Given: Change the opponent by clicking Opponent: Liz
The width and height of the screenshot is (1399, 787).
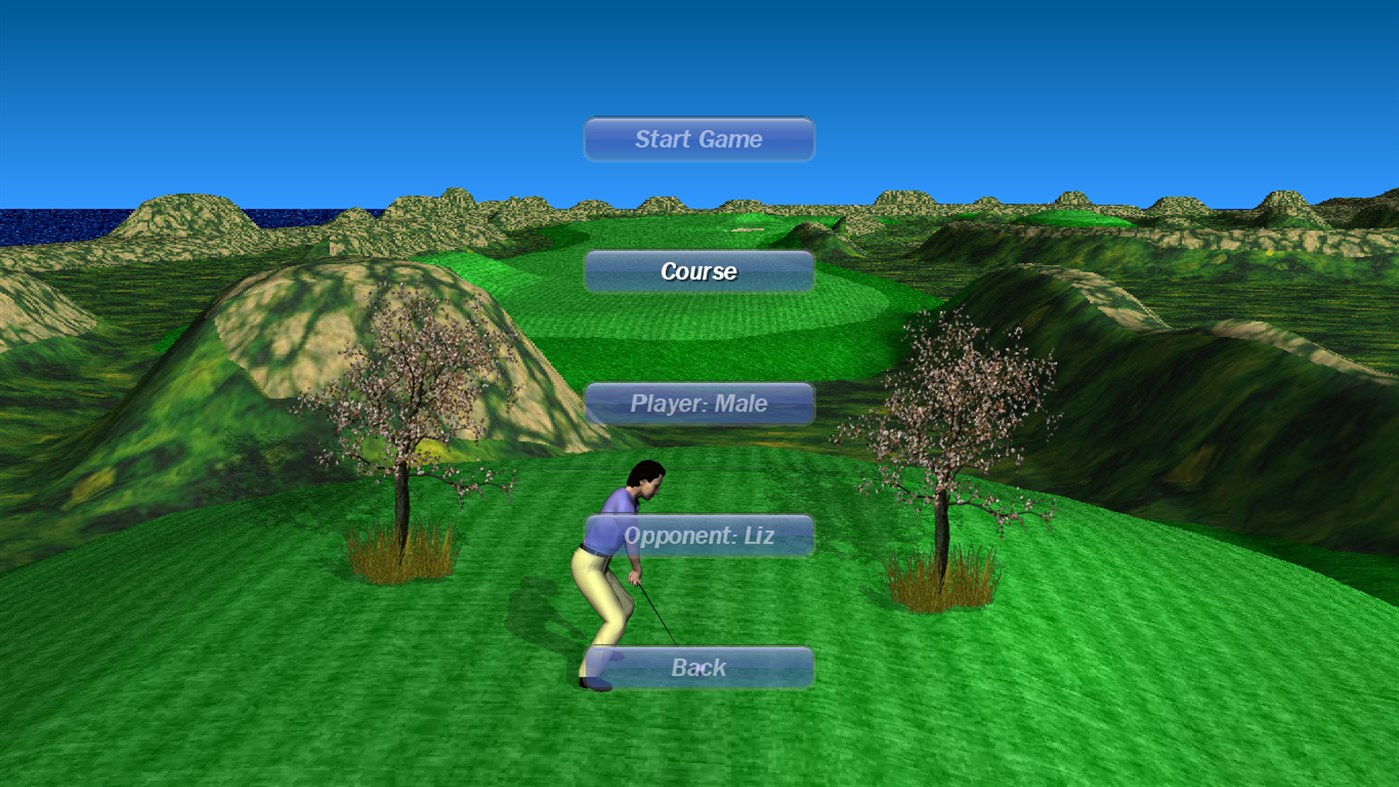Looking at the screenshot, I should [698, 535].
